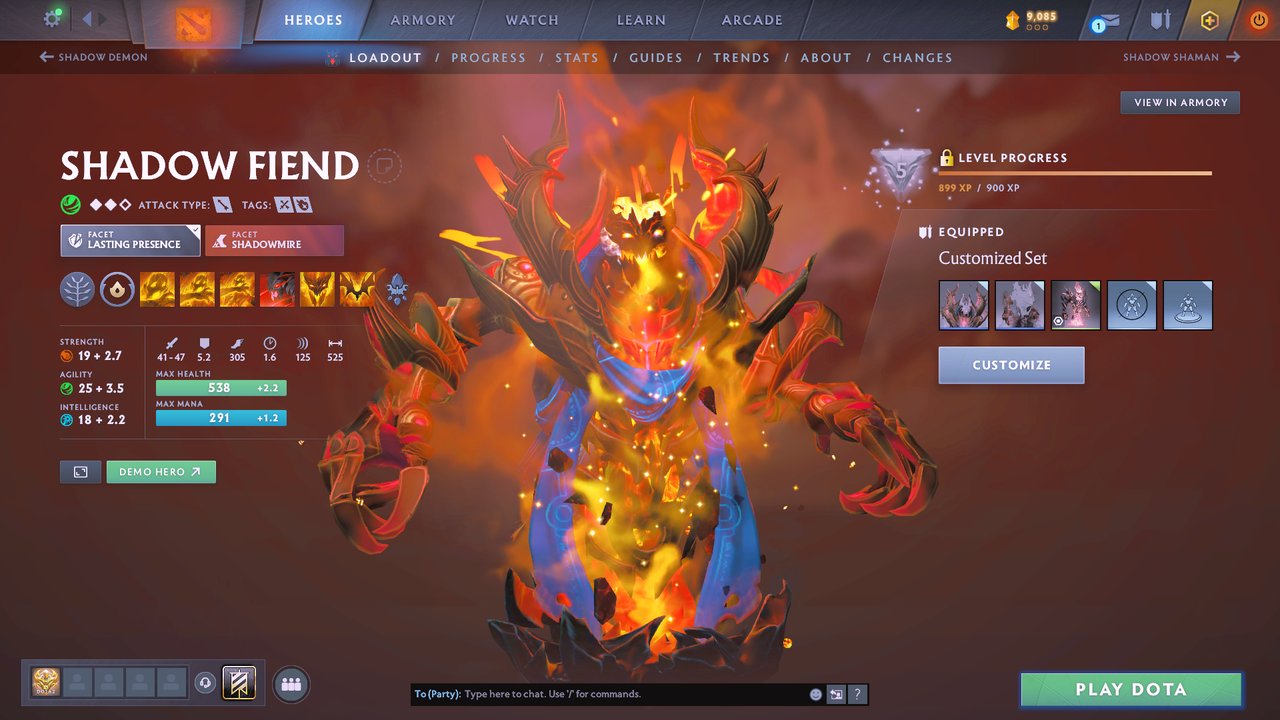Switch to the STATS tab

[x=577, y=57]
